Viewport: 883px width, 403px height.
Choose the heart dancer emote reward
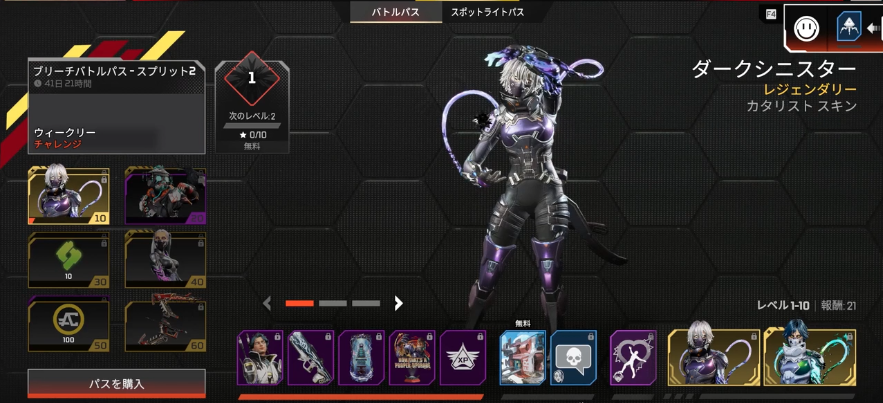[x=633, y=357]
